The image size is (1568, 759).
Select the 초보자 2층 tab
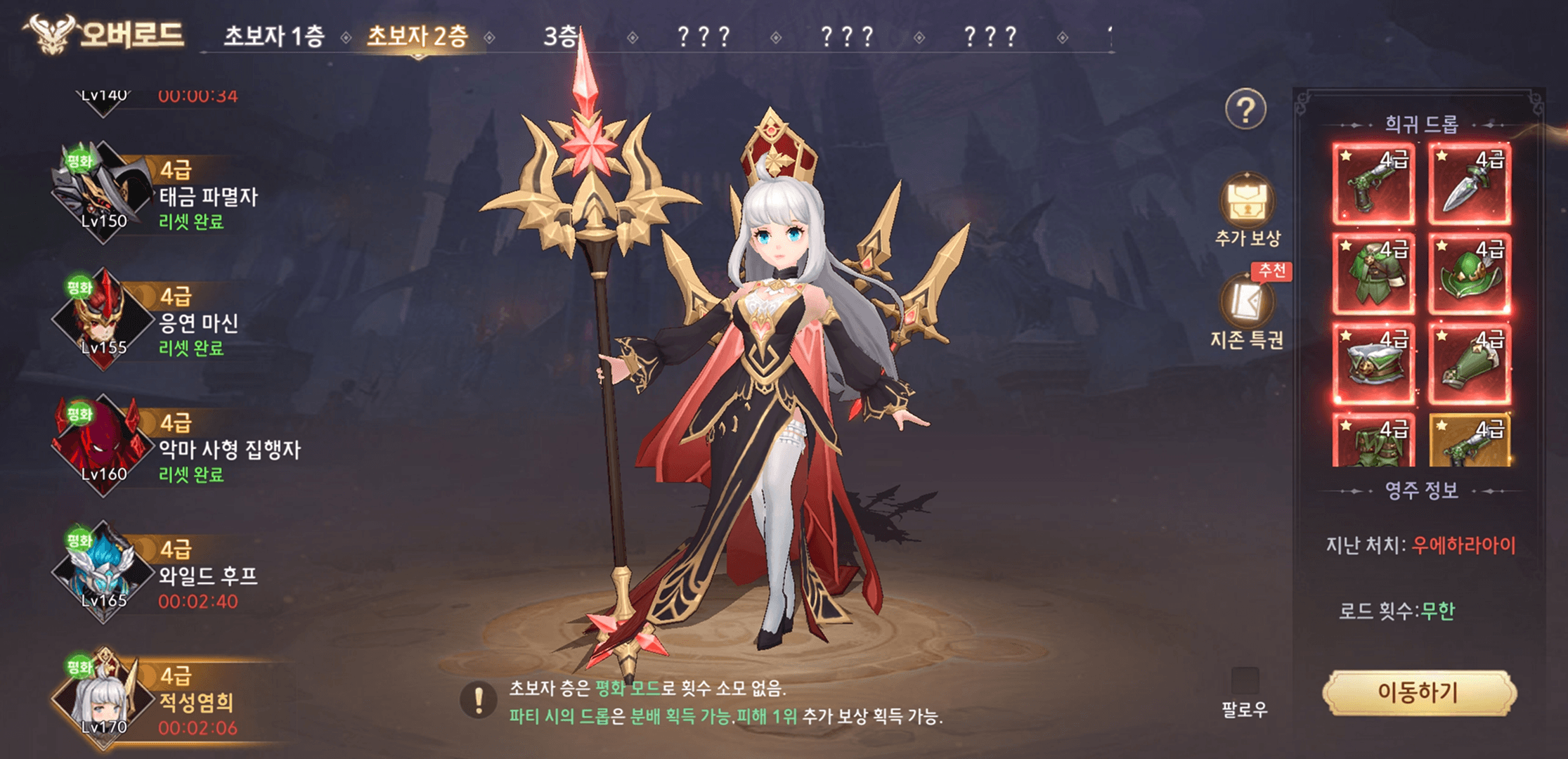click(x=417, y=36)
